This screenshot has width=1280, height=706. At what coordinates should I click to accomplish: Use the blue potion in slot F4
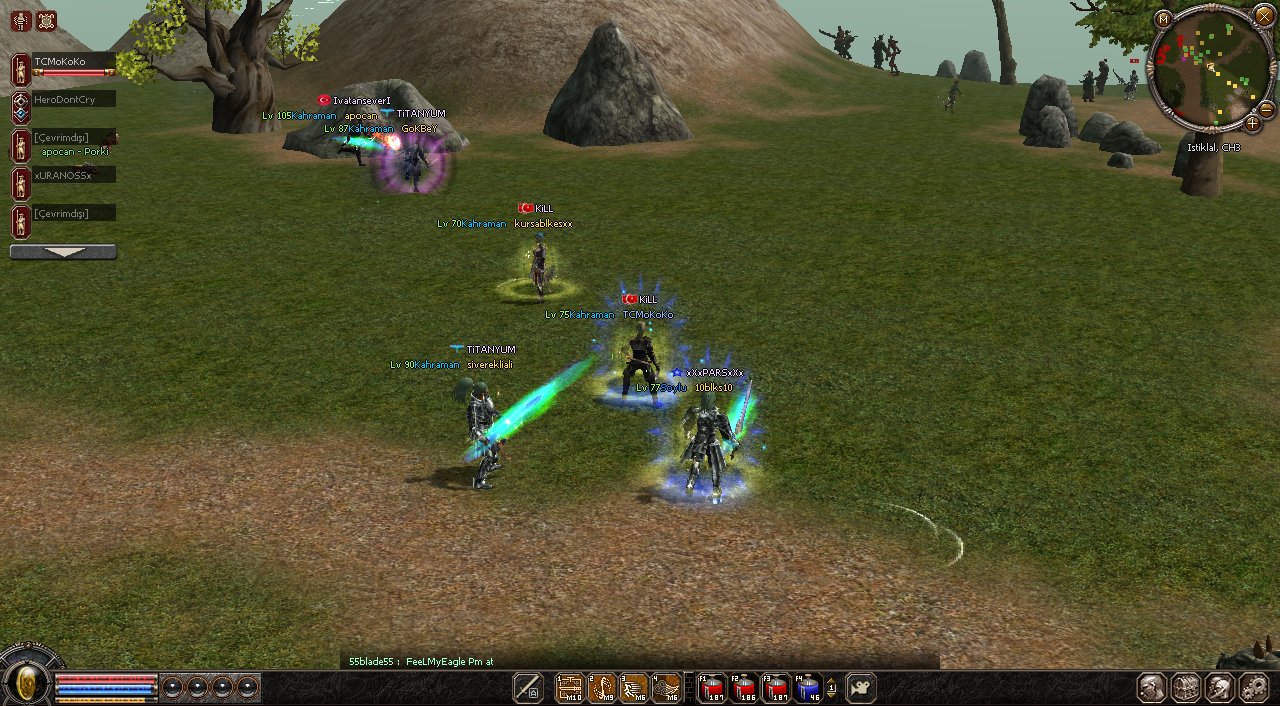(808, 688)
